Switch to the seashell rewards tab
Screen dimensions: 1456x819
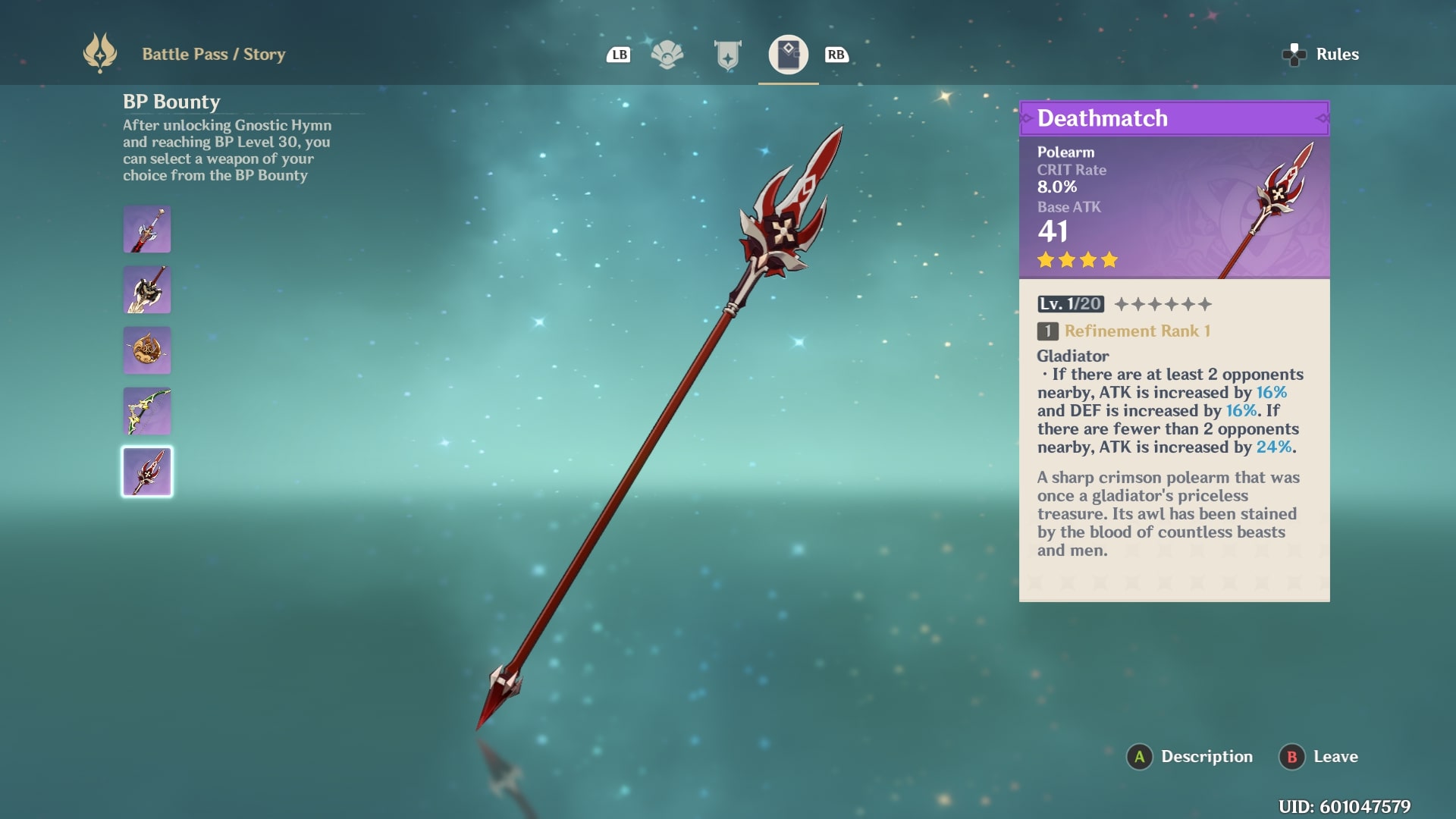(667, 55)
